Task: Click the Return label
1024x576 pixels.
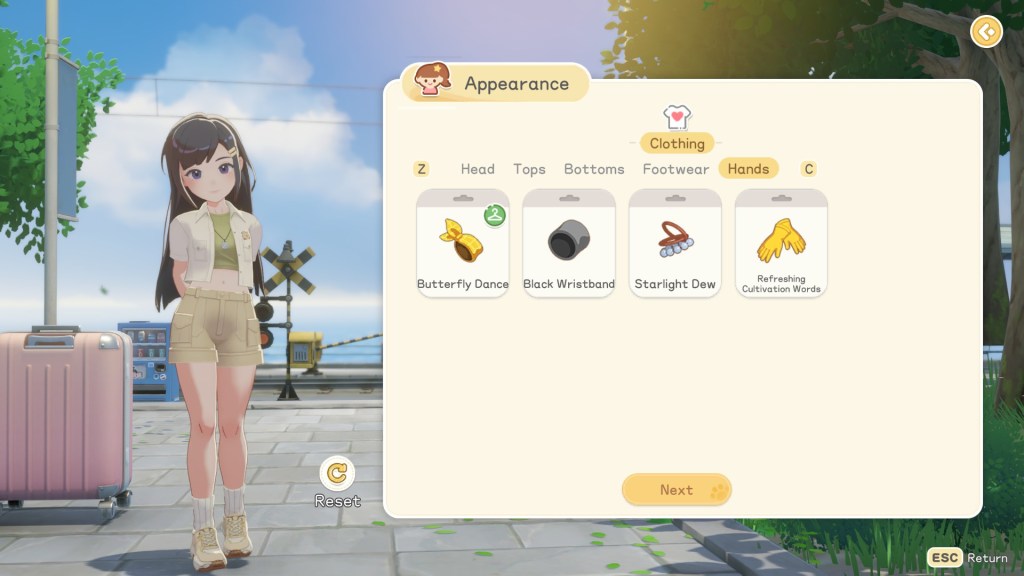Action: [x=987, y=558]
